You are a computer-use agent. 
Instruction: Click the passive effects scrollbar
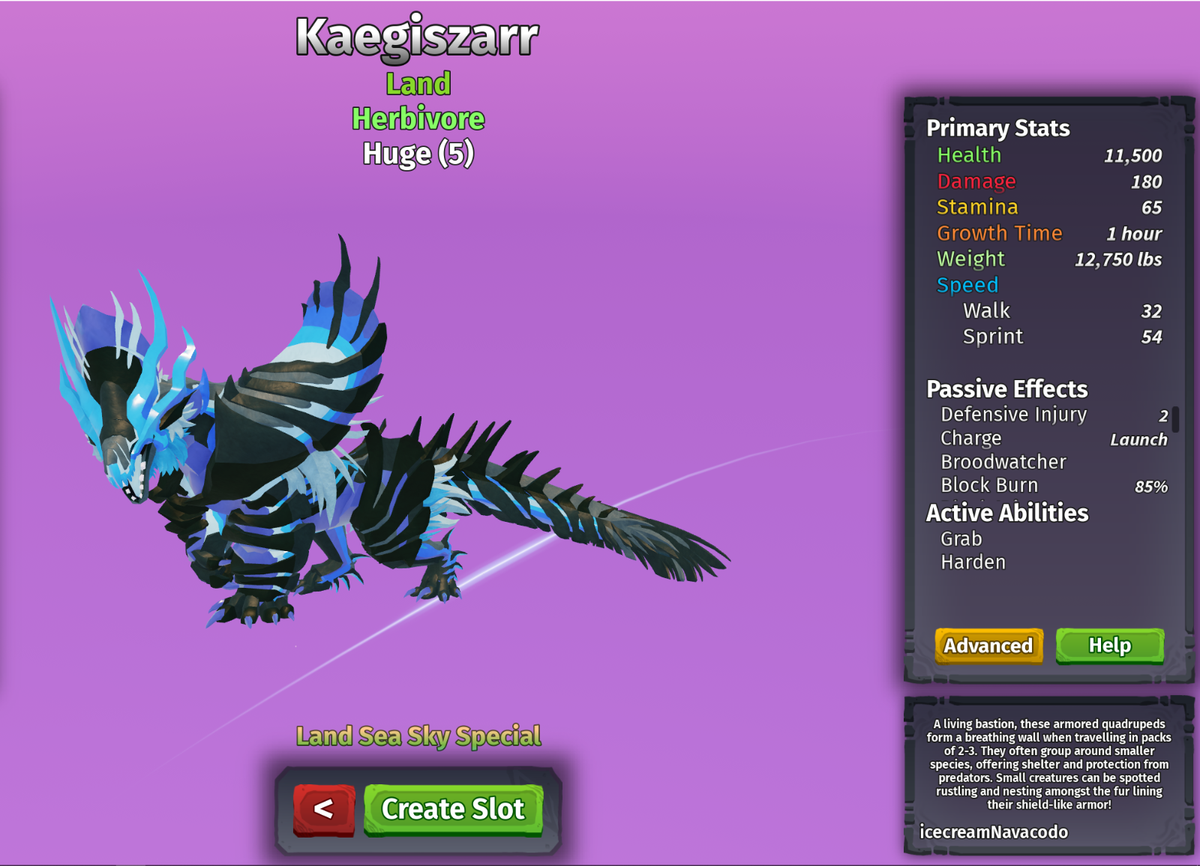click(x=1176, y=419)
